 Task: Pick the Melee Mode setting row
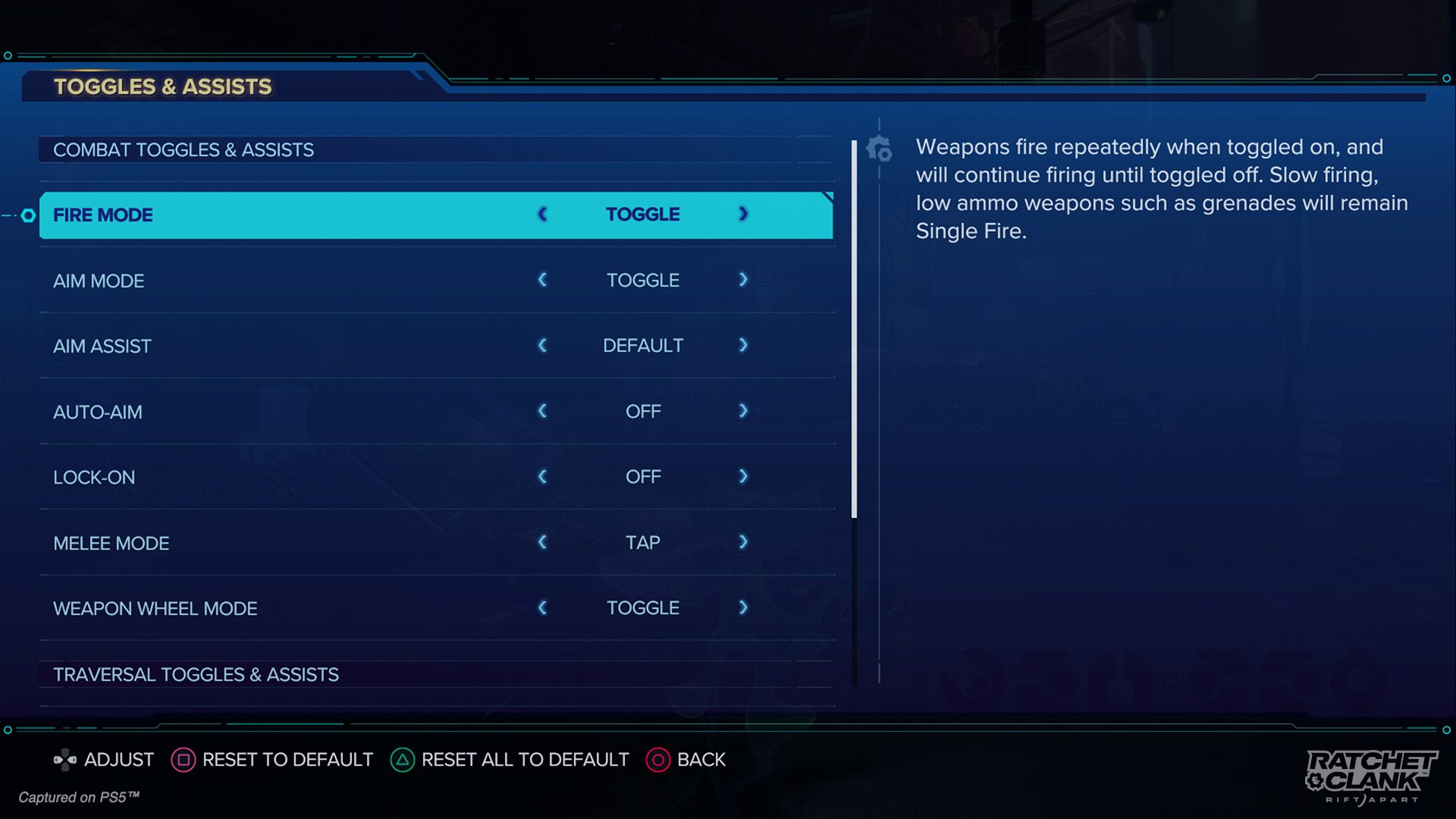click(x=303, y=543)
